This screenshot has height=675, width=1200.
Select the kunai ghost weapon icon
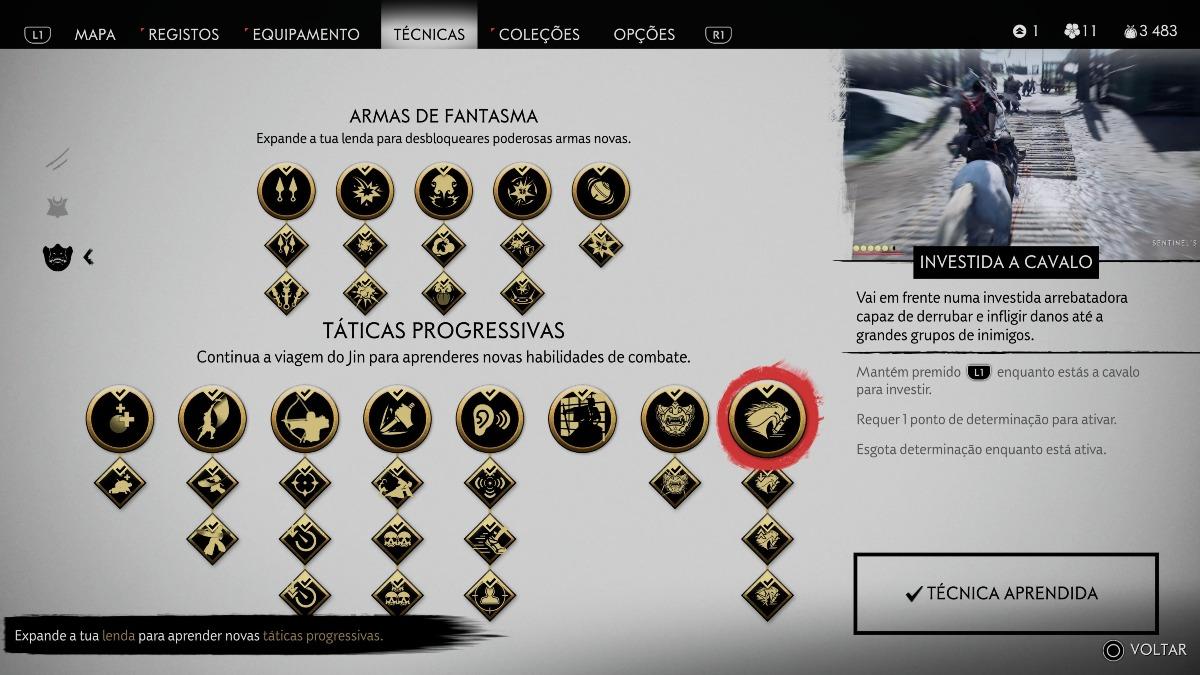pyautogui.click(x=286, y=191)
